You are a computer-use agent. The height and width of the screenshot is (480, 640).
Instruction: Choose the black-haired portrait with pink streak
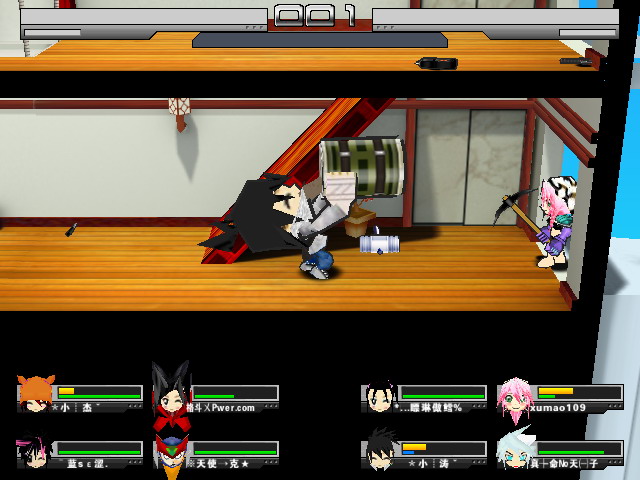[x=33, y=452]
